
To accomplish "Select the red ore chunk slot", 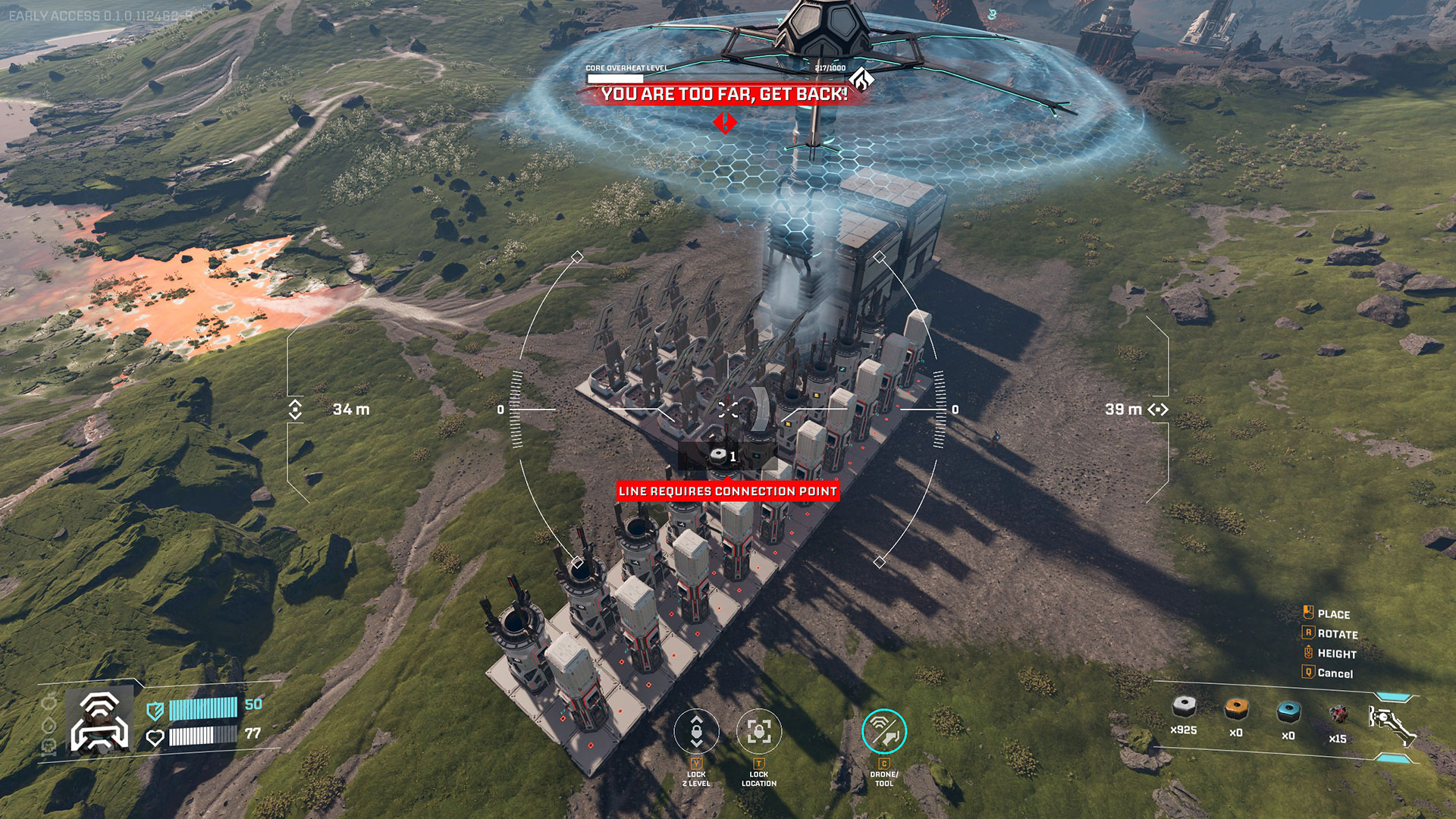I will pyautogui.click(x=1338, y=714).
